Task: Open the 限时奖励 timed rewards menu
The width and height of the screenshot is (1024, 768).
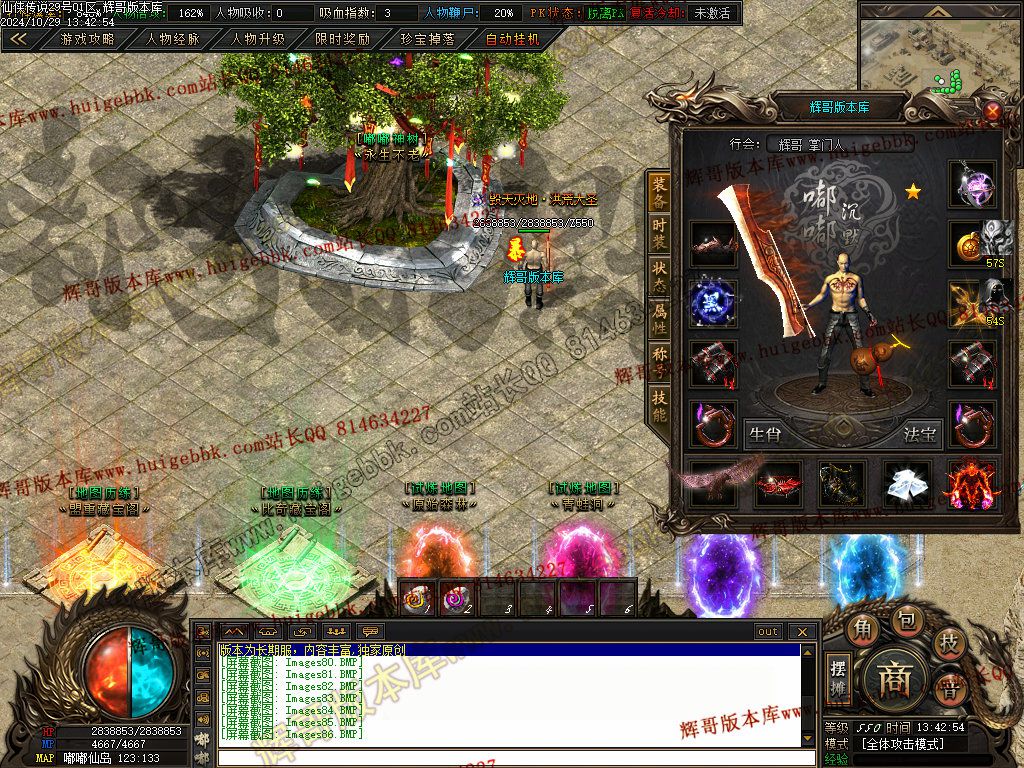Action: (342, 40)
